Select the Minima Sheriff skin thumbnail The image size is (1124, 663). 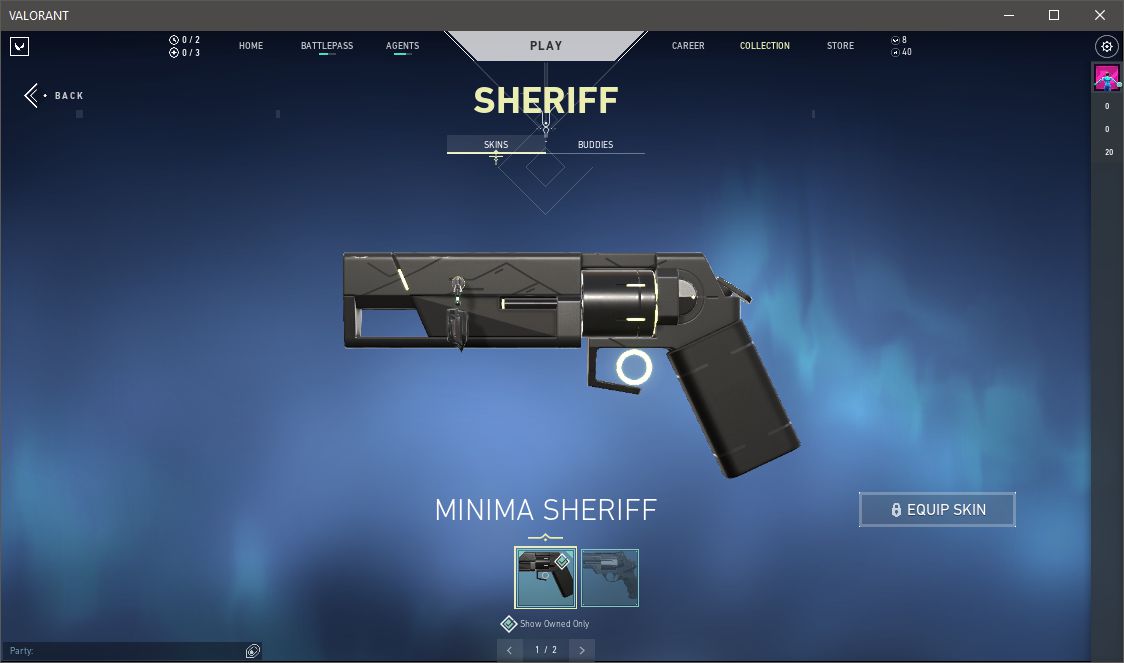(x=546, y=577)
